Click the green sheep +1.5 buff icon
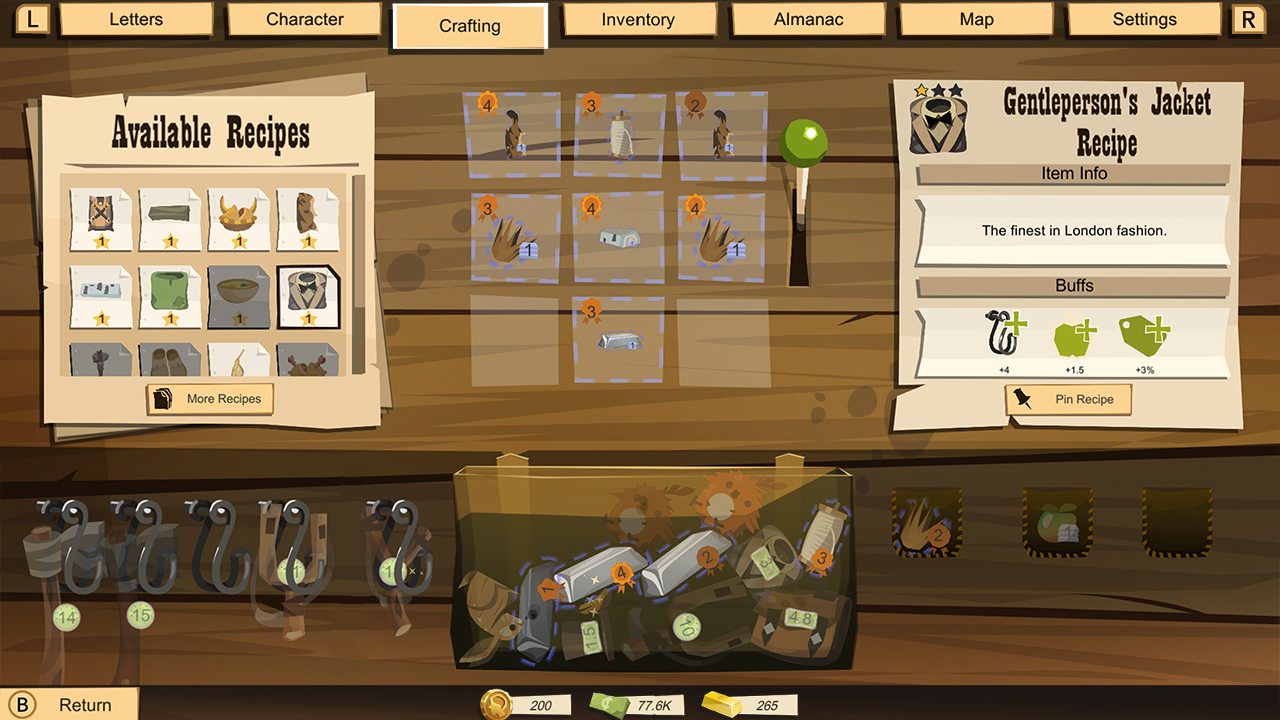The width and height of the screenshot is (1280, 720). click(x=1073, y=336)
